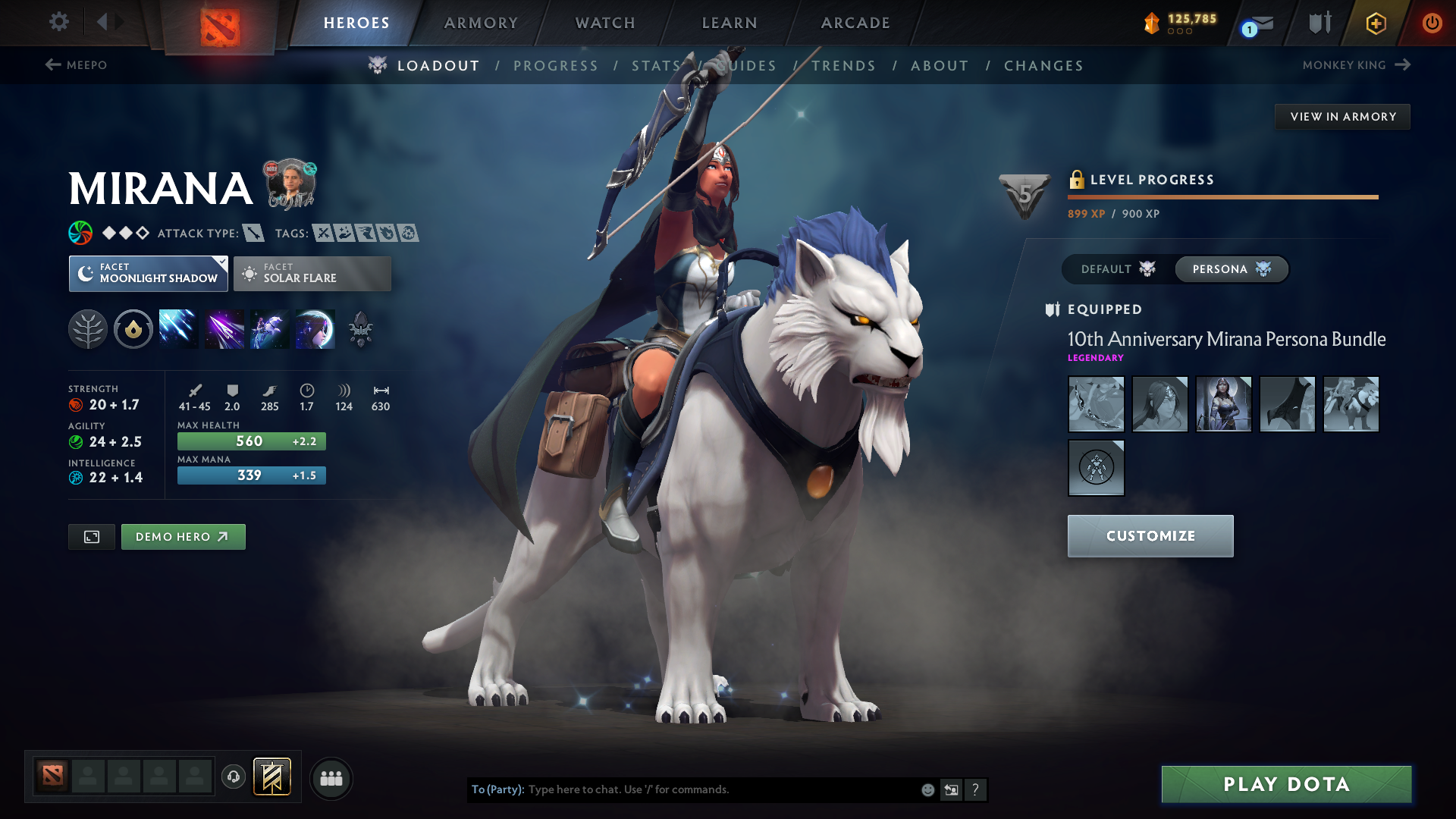
Task: Click the first equipped item thumbnail in the bundle
Action: (x=1096, y=404)
